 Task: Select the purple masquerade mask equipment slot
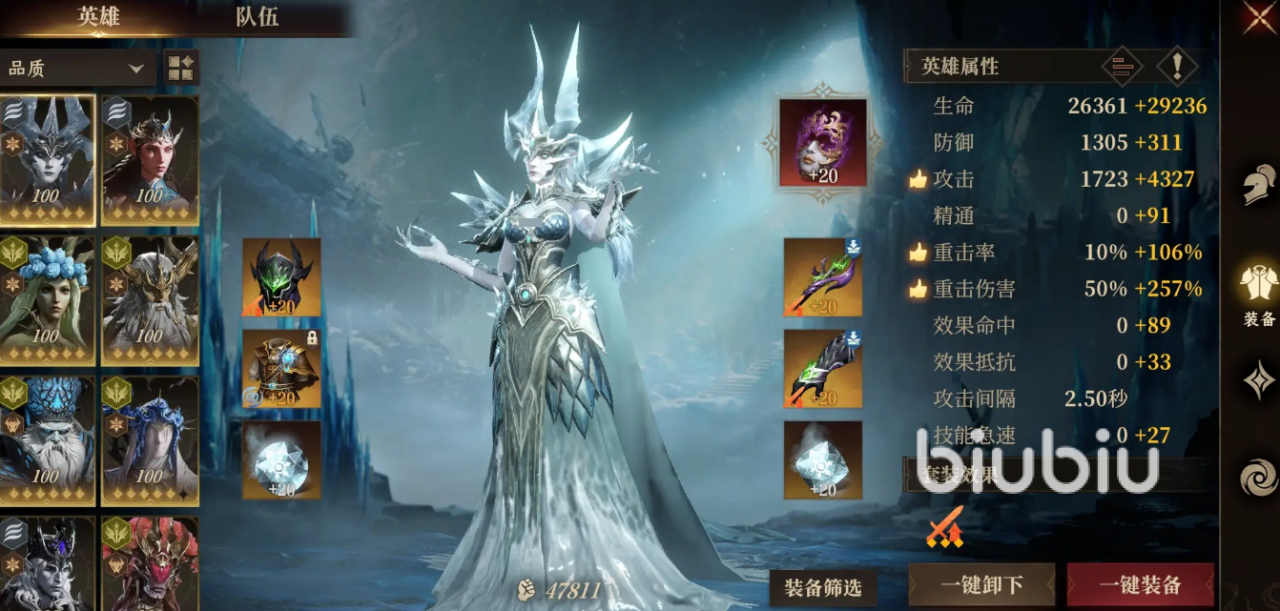tap(823, 142)
